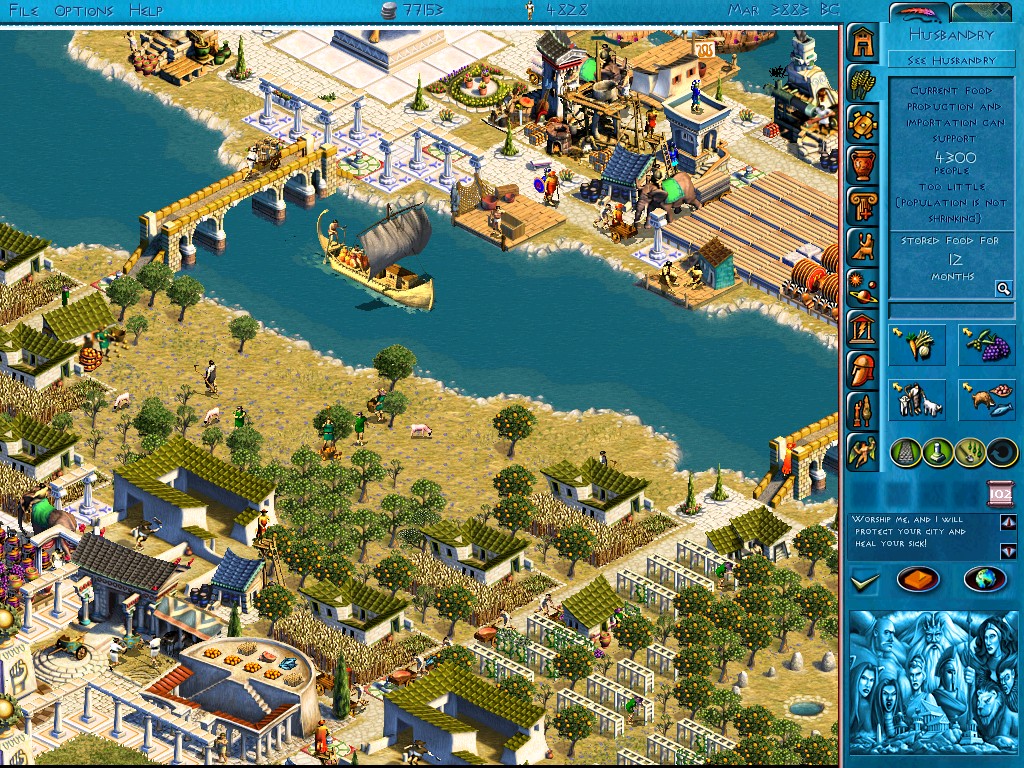The image size is (1024, 768).
Task: Choose the vegetable farming build button
Action: click(x=917, y=345)
